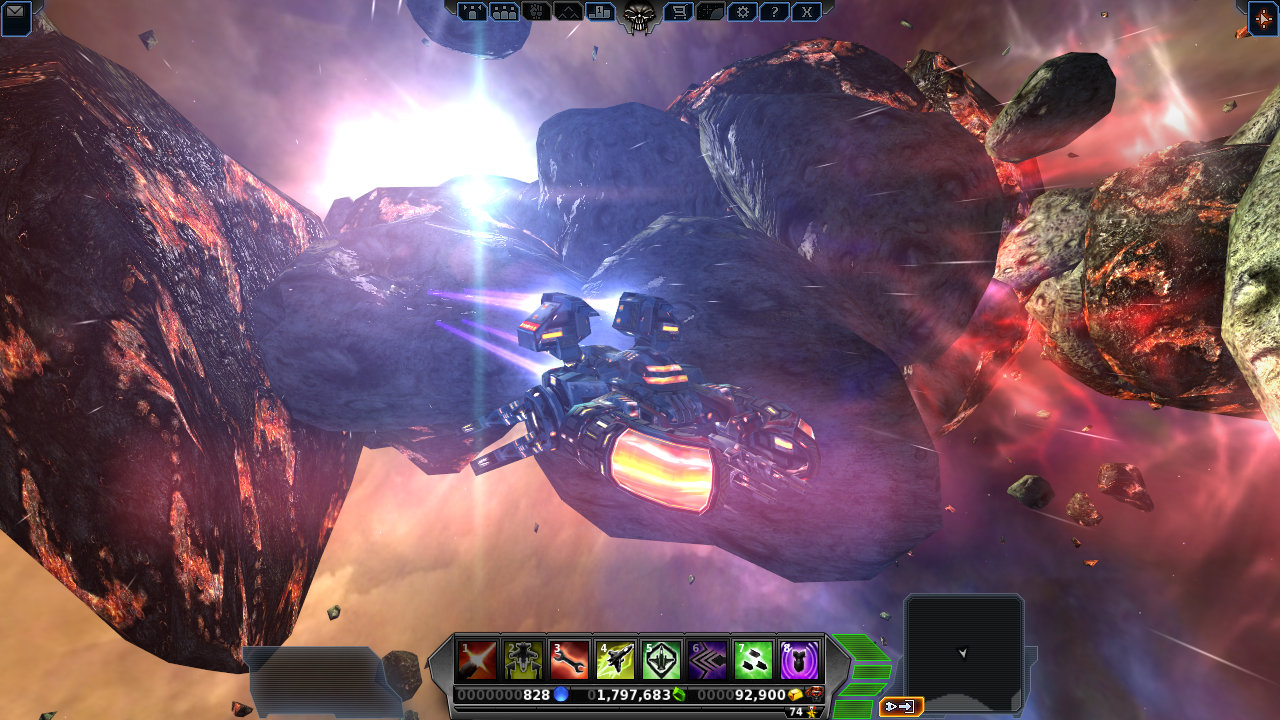The width and height of the screenshot is (1280, 720).
Task: Open the mail envelope icon
Action: coord(16,17)
